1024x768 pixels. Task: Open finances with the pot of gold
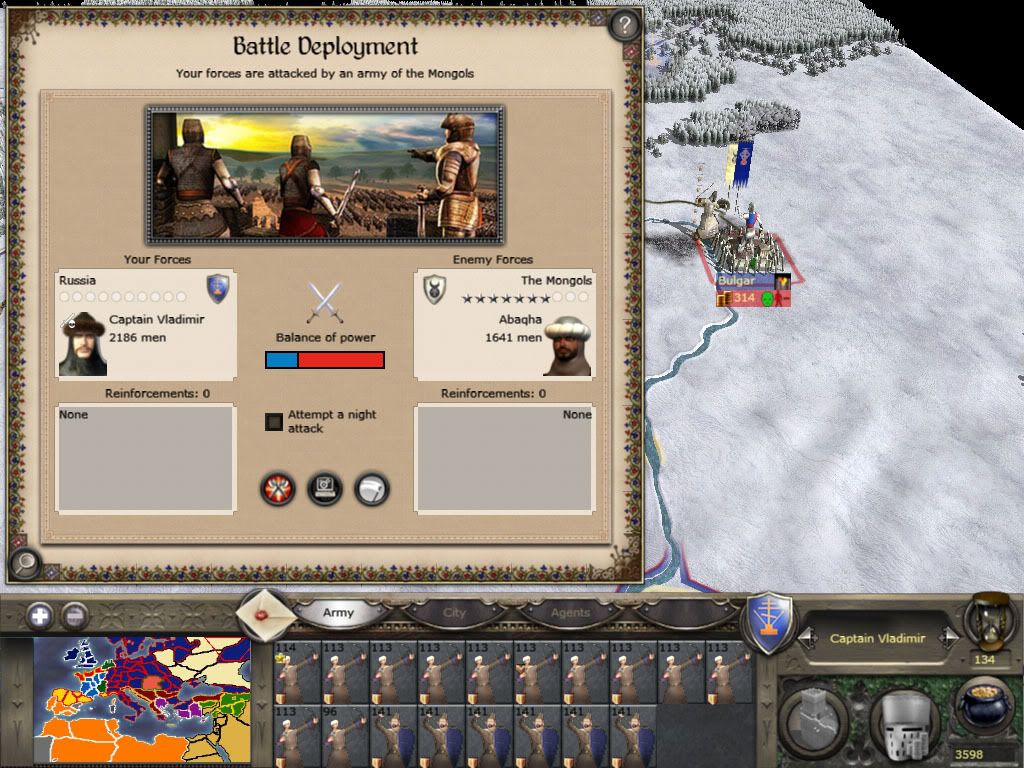(984, 708)
